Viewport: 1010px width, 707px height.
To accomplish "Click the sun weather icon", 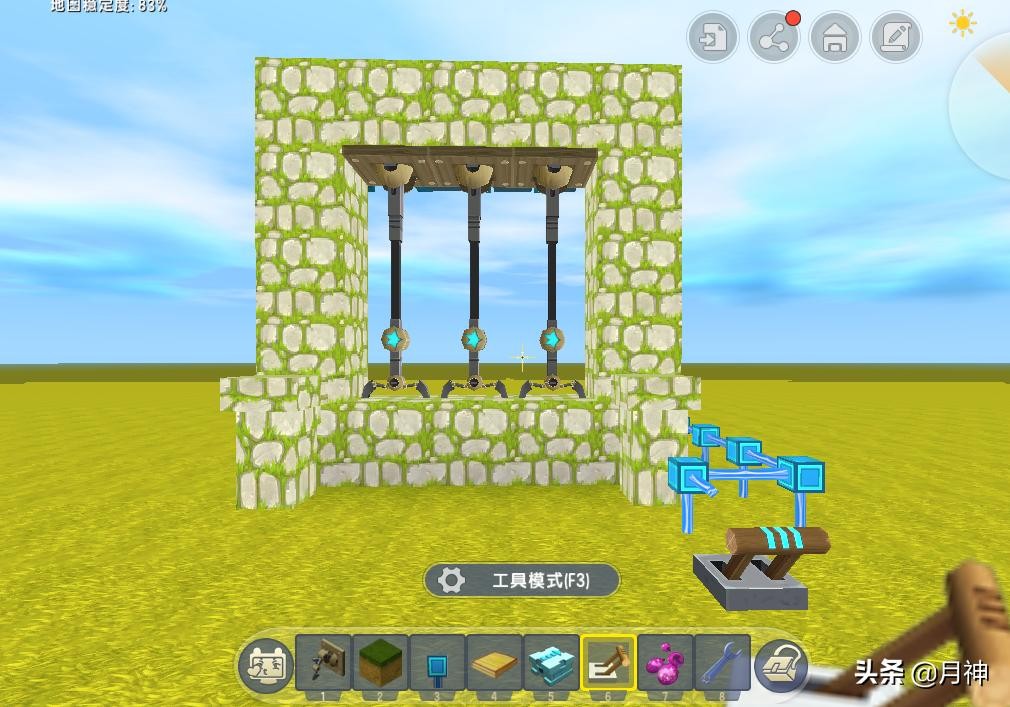I will click(963, 24).
